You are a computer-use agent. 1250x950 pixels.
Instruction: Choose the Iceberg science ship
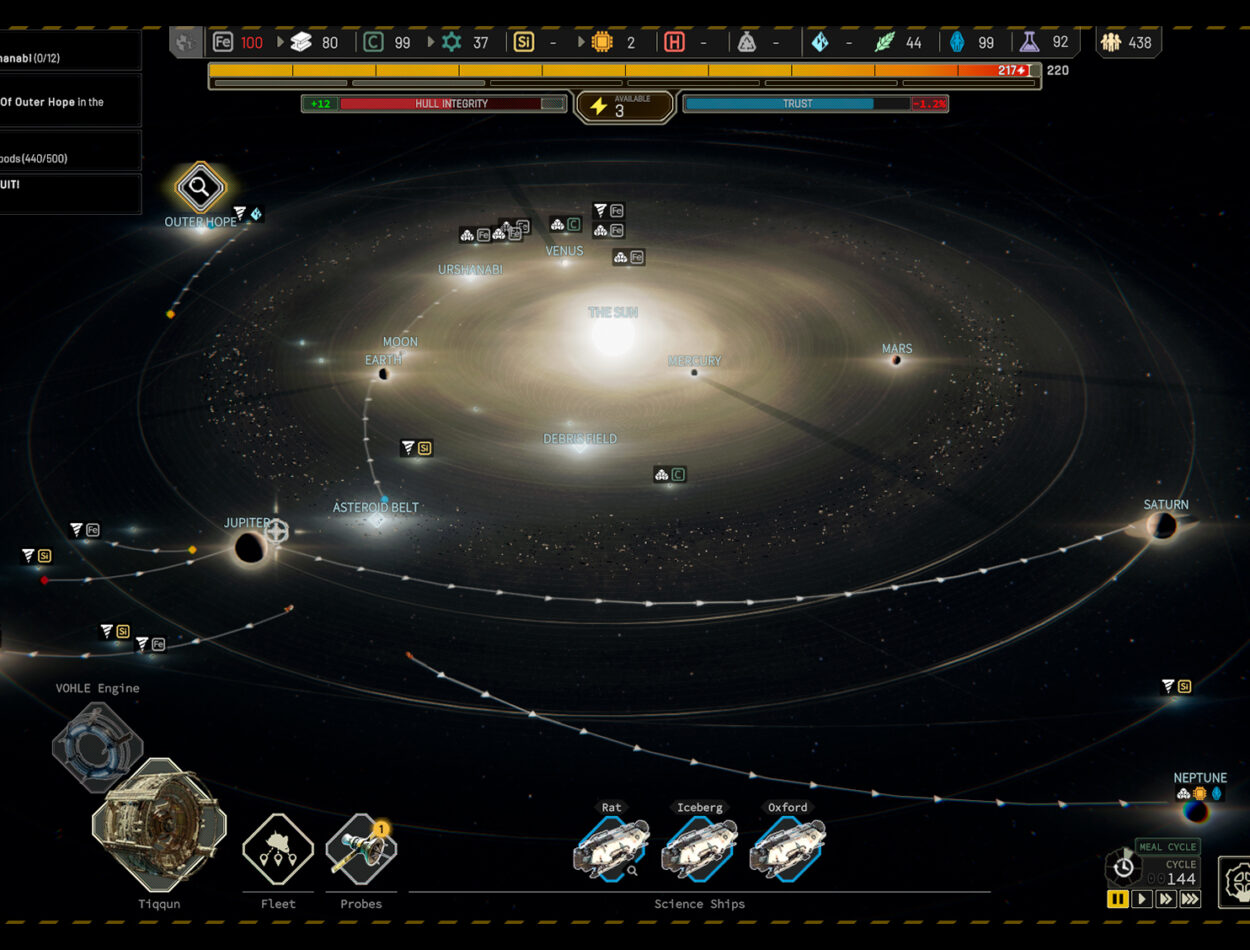click(x=699, y=848)
